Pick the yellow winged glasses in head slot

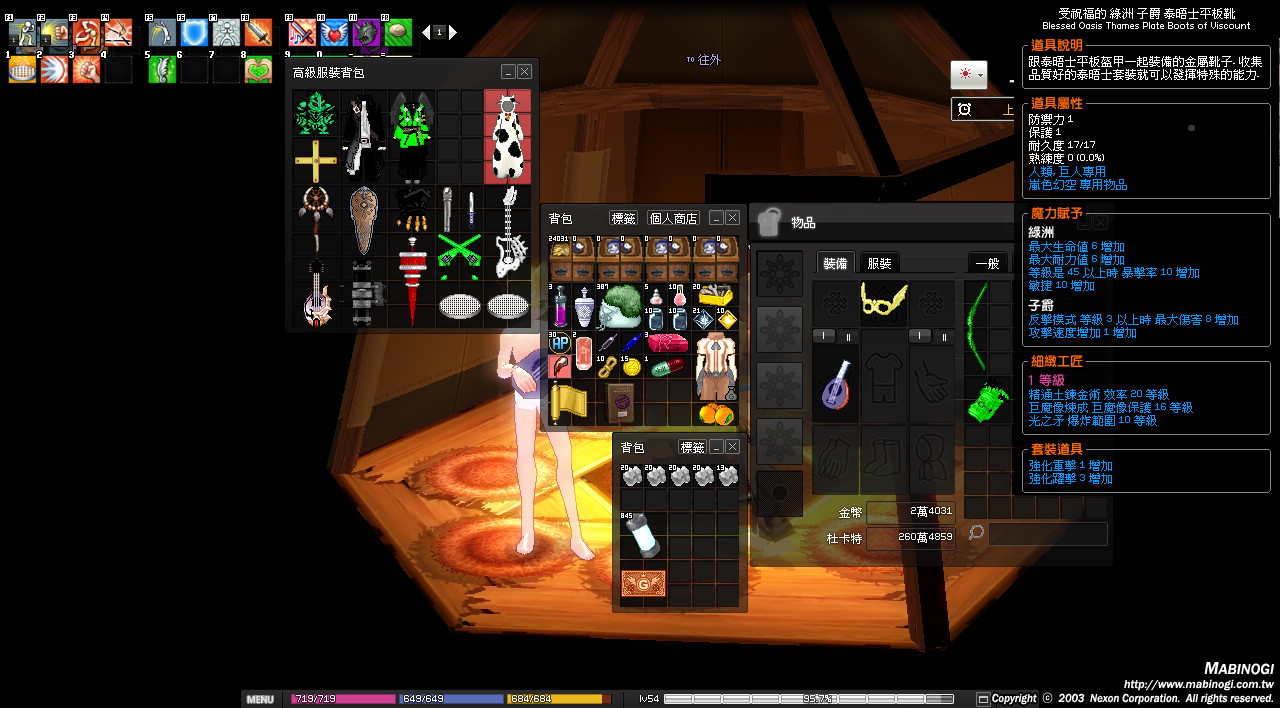(x=884, y=301)
